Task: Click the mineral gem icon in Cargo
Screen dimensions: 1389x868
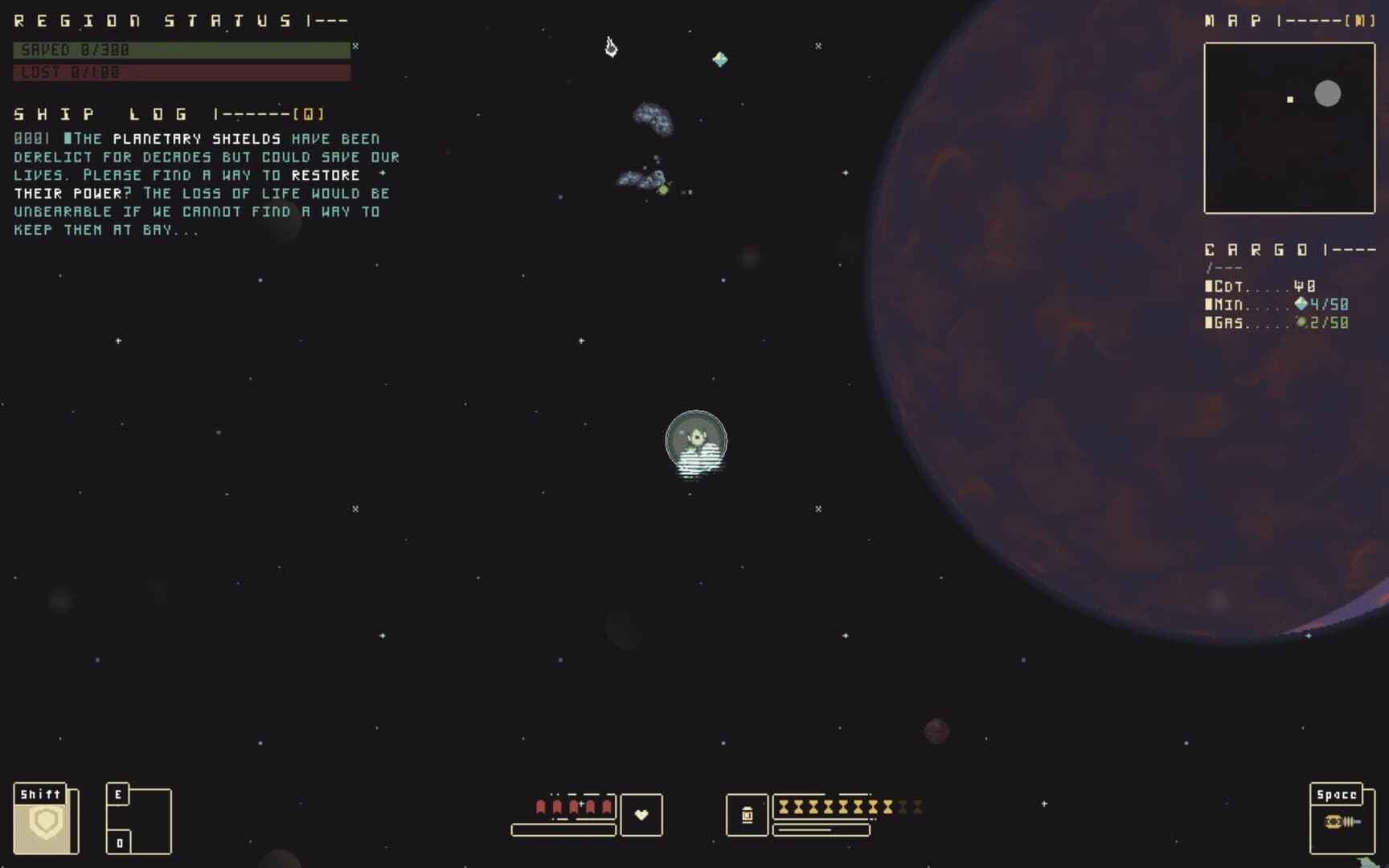Action: [x=1302, y=304]
